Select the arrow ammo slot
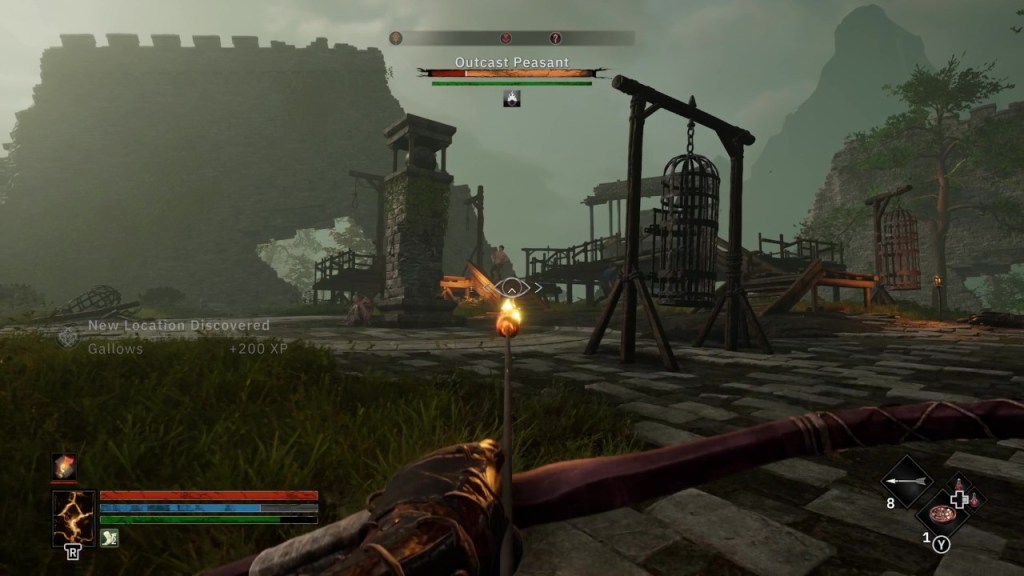The image size is (1024, 576). point(905,482)
